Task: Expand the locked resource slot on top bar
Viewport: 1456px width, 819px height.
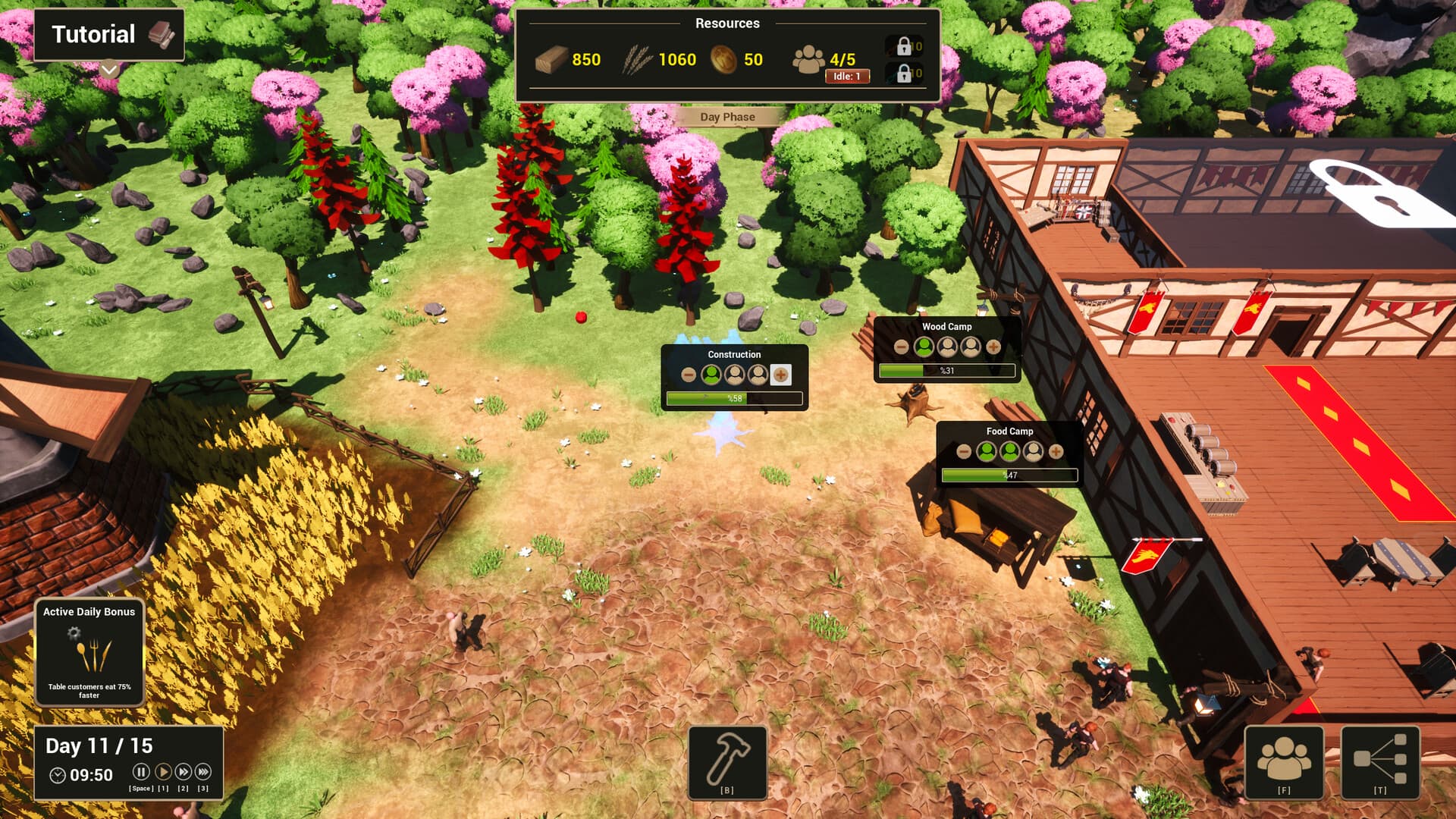Action: click(x=904, y=47)
